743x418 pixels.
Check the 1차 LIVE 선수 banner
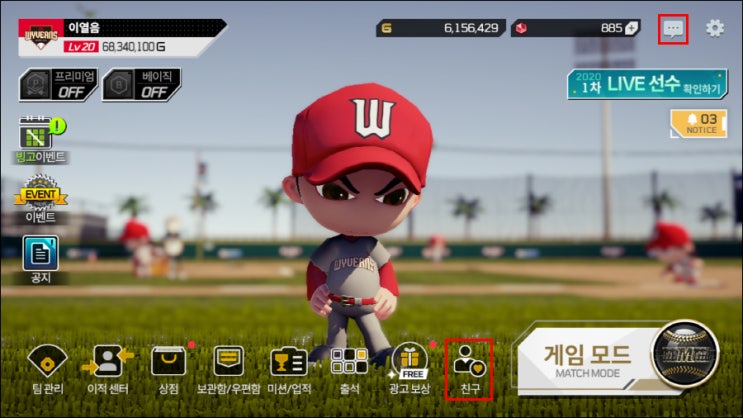click(646, 84)
